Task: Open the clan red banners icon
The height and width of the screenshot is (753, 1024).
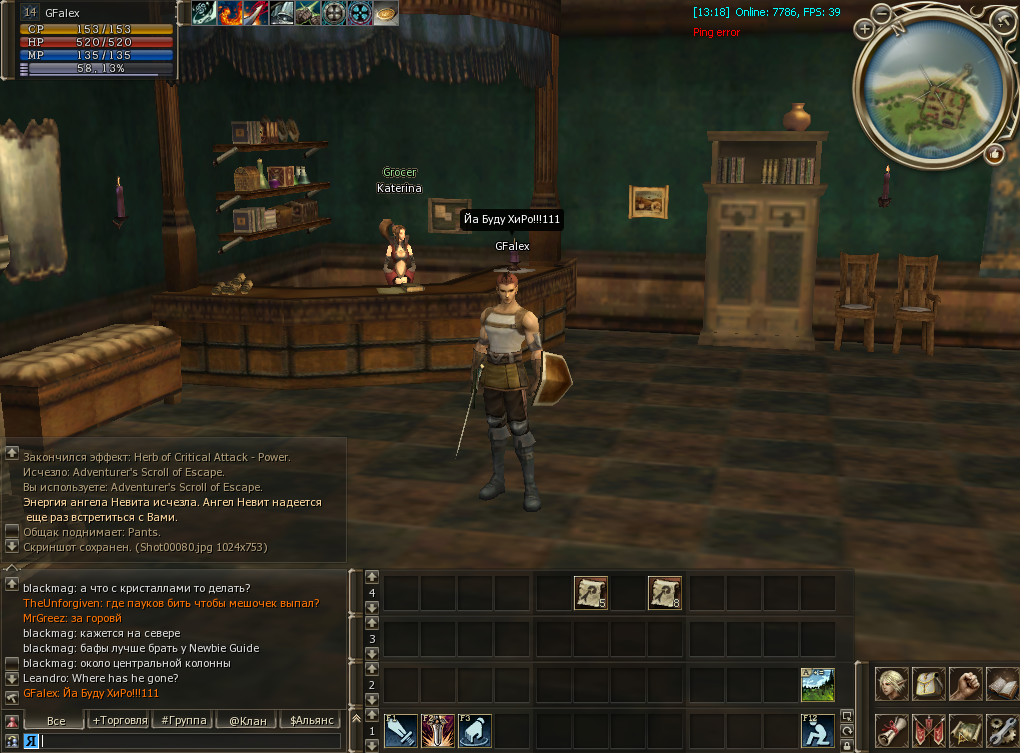Action: [929, 730]
